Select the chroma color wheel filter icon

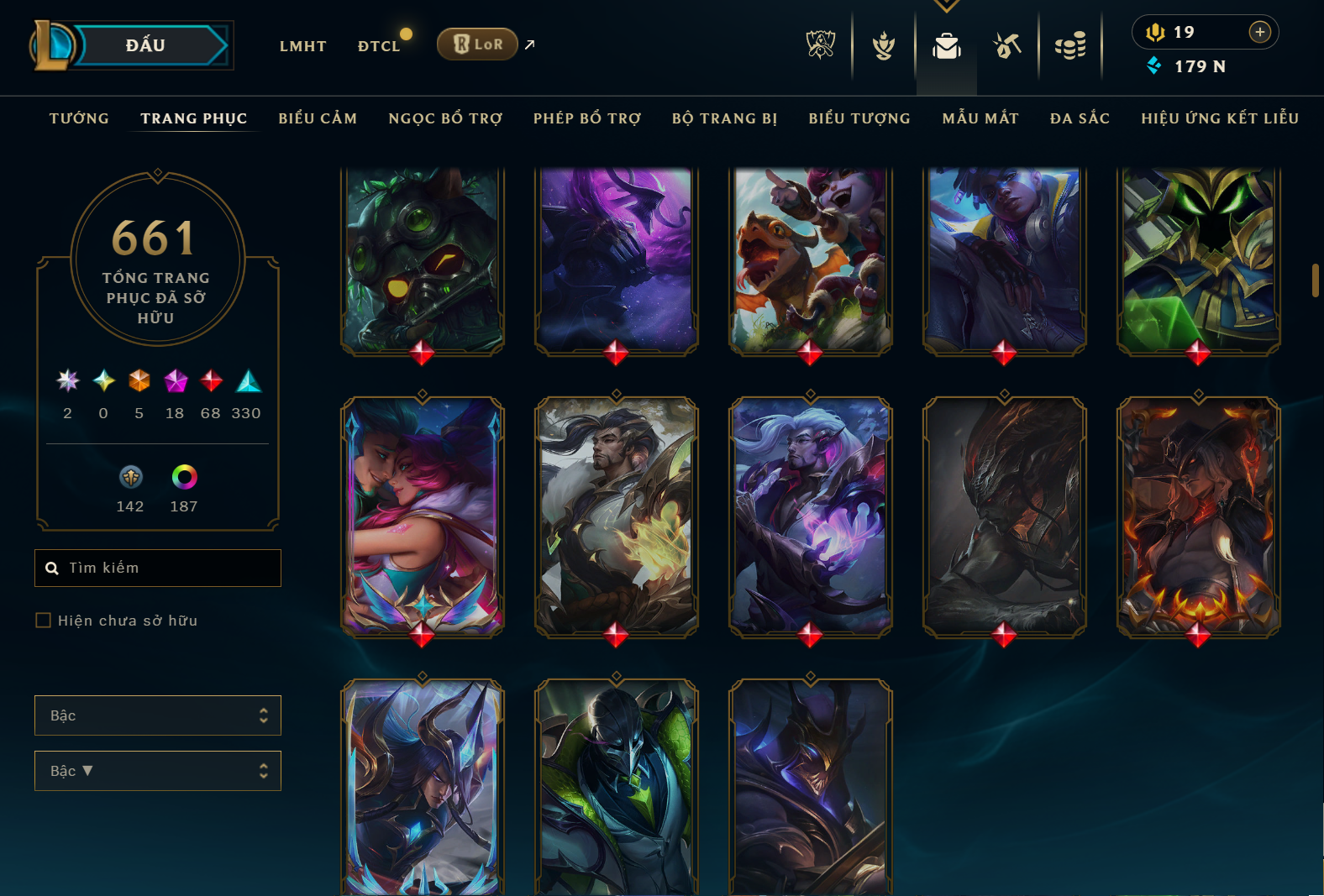point(183,479)
